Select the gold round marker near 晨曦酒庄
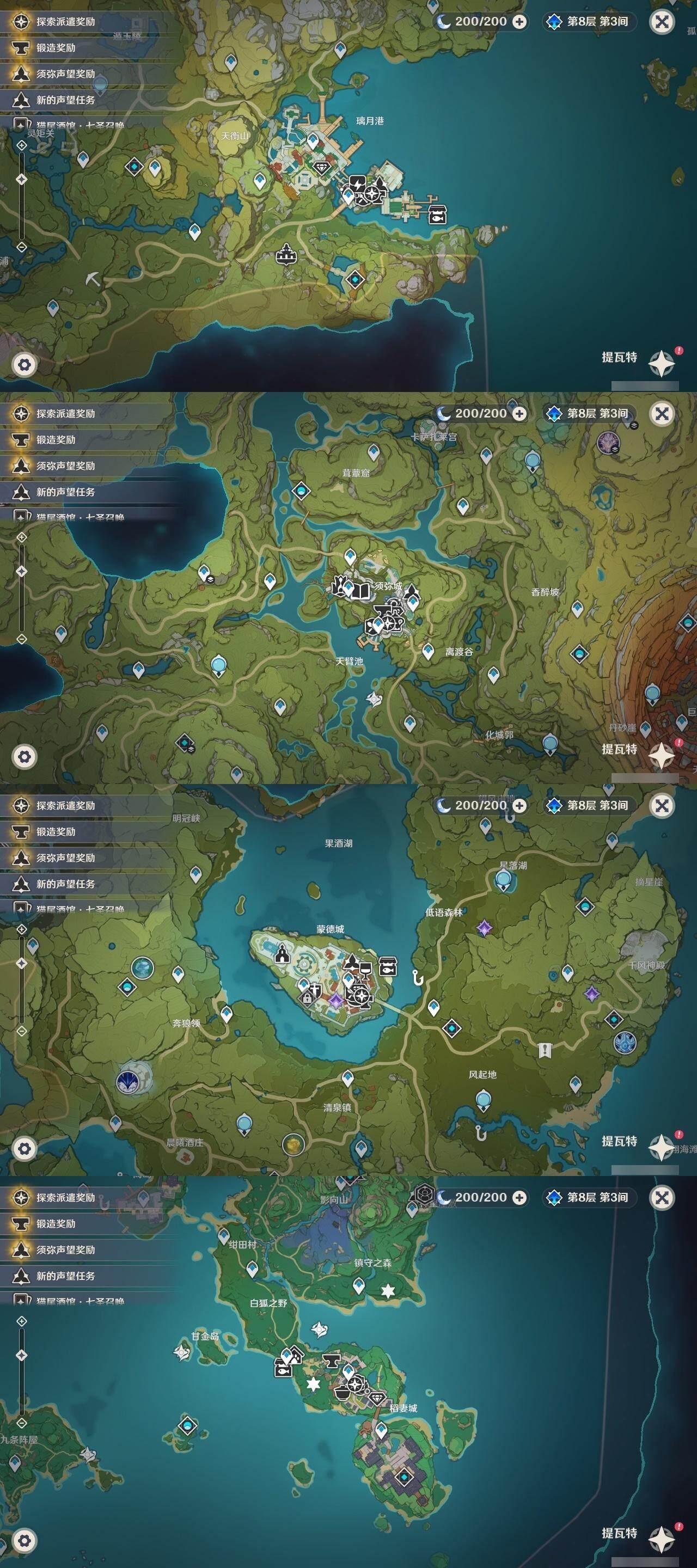 pyautogui.click(x=294, y=1143)
